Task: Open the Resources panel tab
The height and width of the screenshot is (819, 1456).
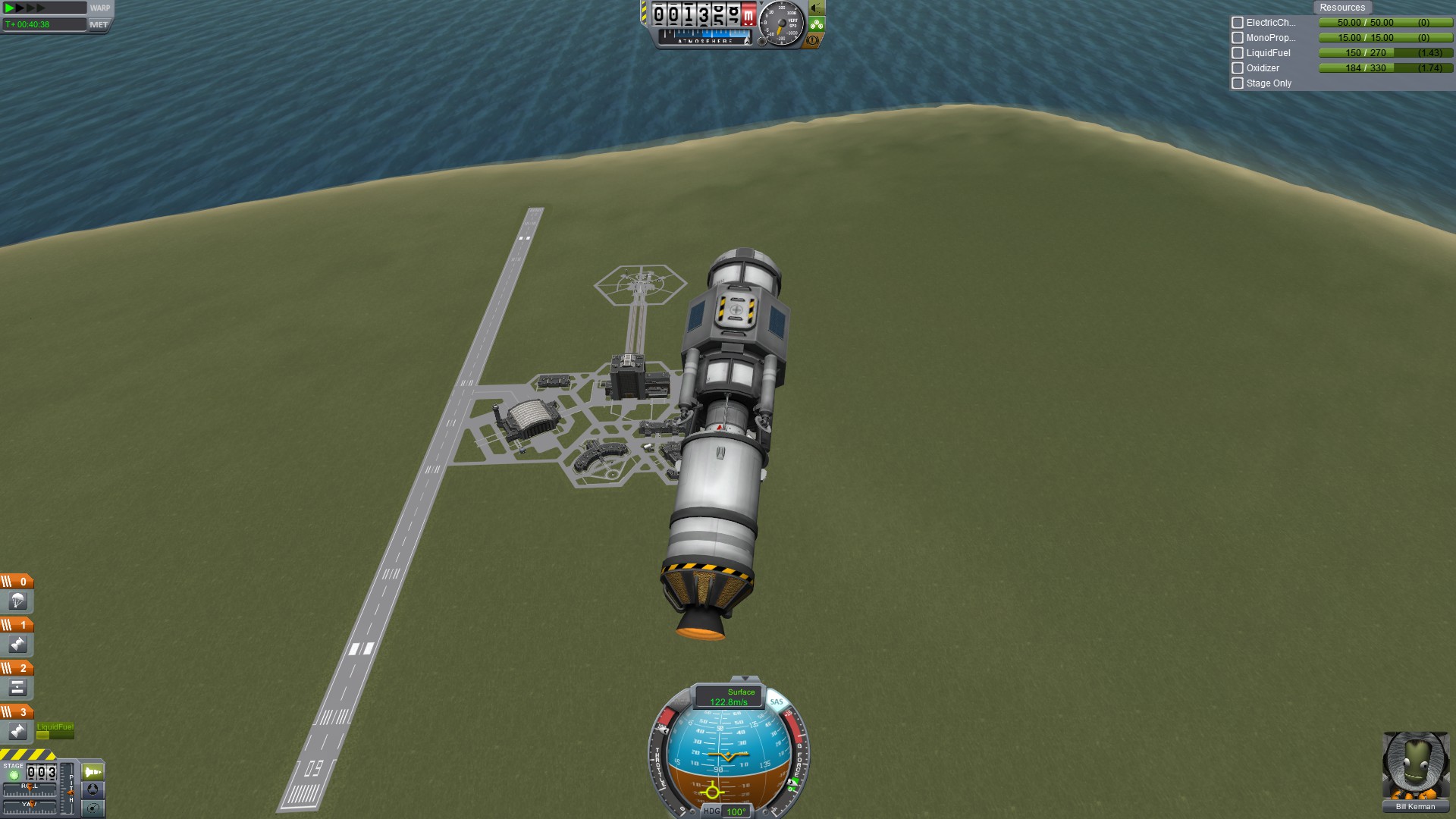Action: pos(1341,8)
